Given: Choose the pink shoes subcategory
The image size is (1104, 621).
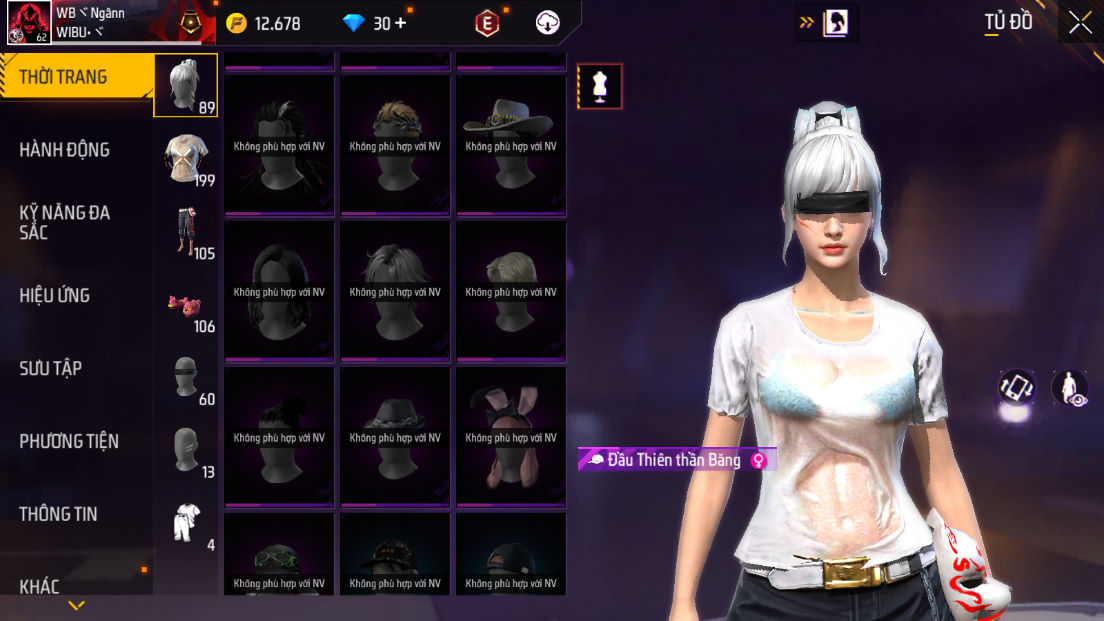Looking at the screenshot, I should (185, 304).
